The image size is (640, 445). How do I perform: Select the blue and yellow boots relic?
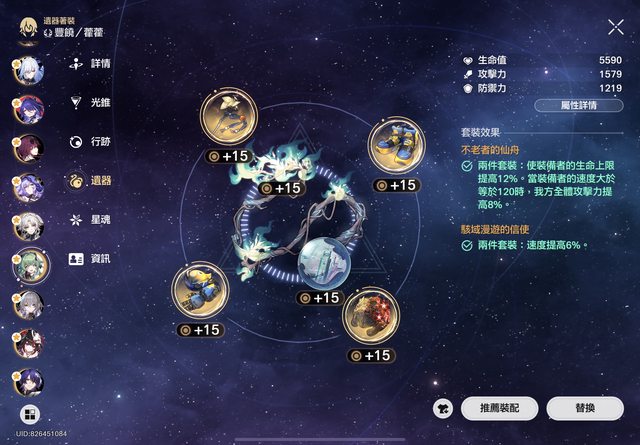point(397,147)
